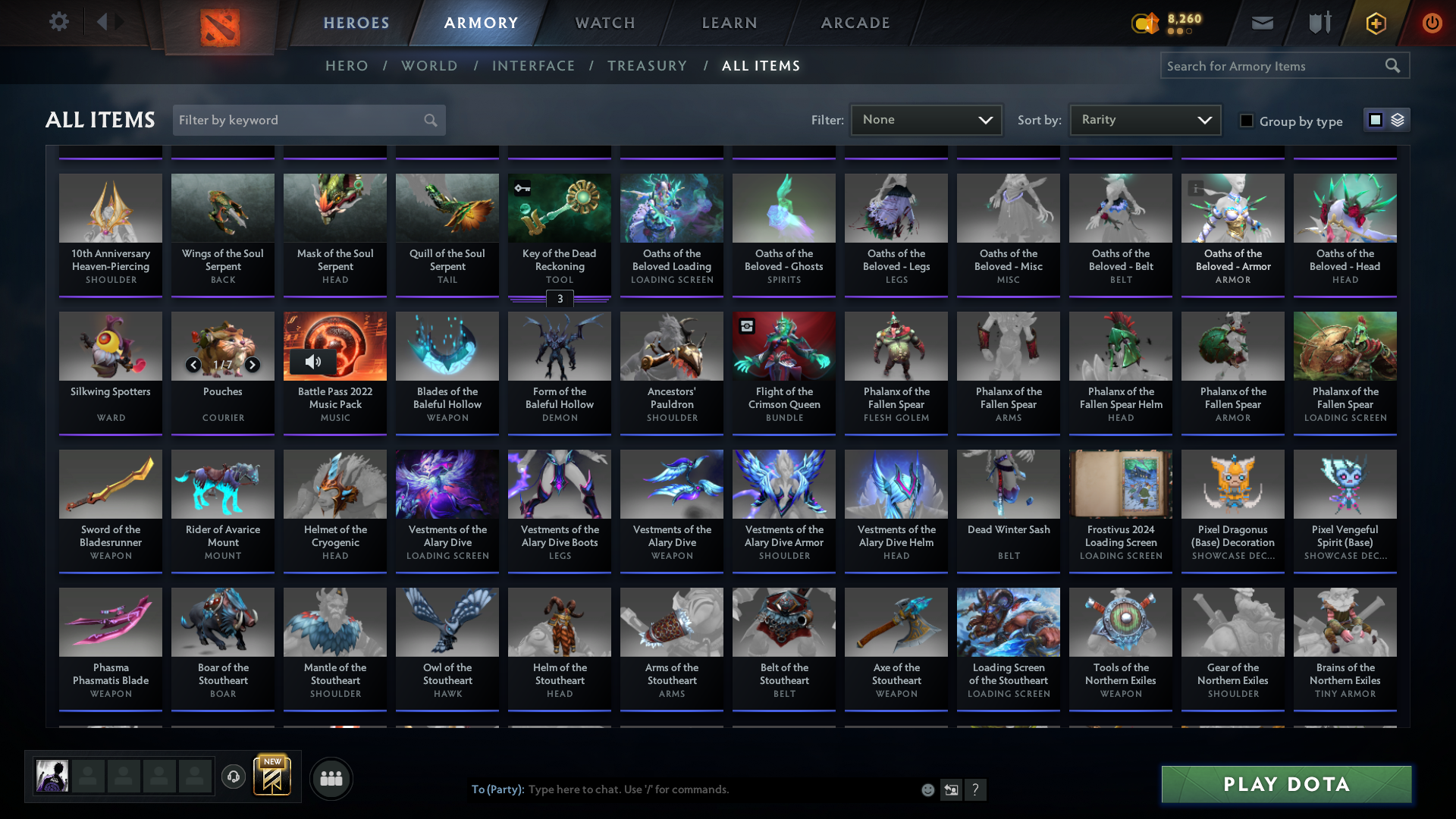Open the TREASURY section

(647, 66)
